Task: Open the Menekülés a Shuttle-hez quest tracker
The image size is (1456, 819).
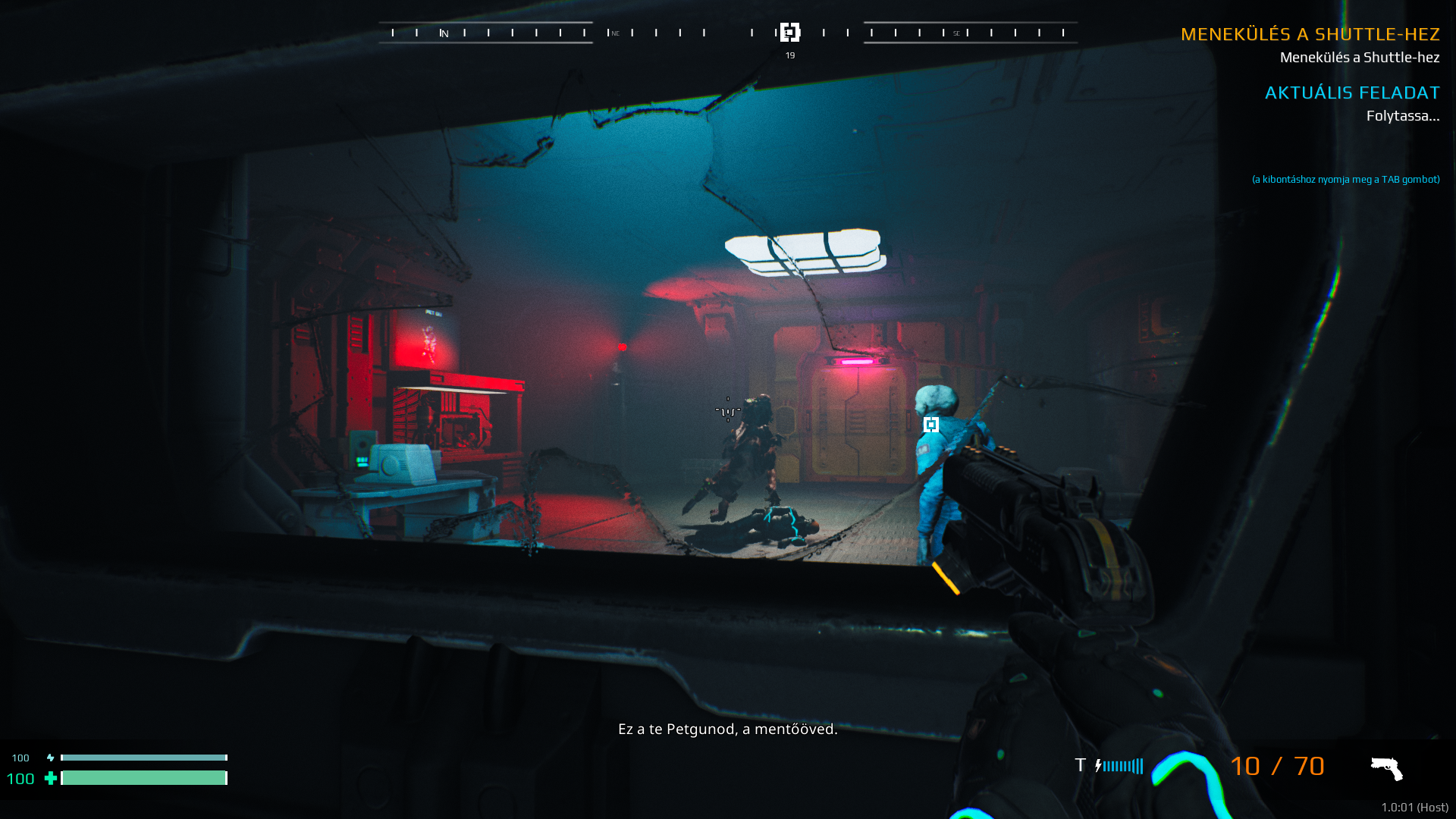Action: [x=1310, y=34]
